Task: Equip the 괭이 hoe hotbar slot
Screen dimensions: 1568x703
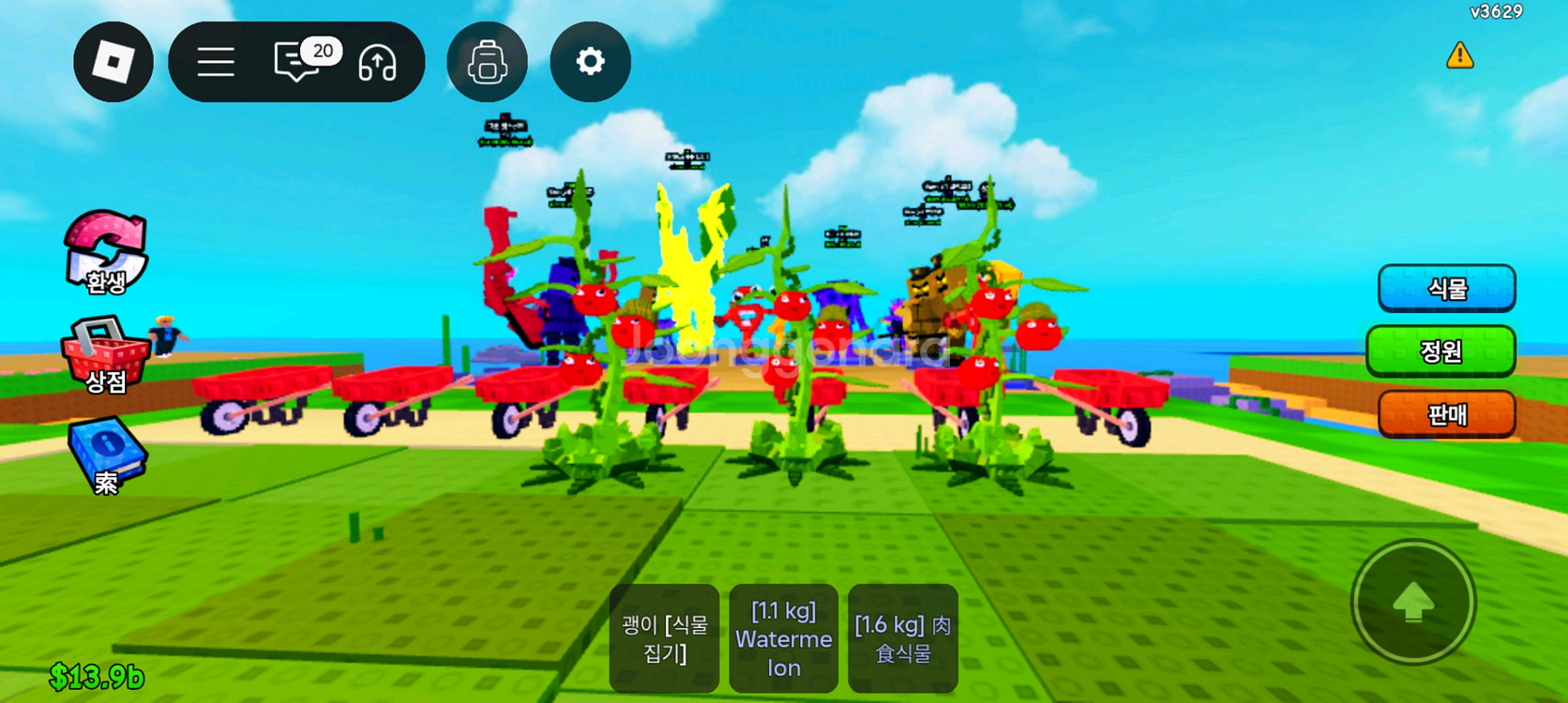Action: coord(664,638)
